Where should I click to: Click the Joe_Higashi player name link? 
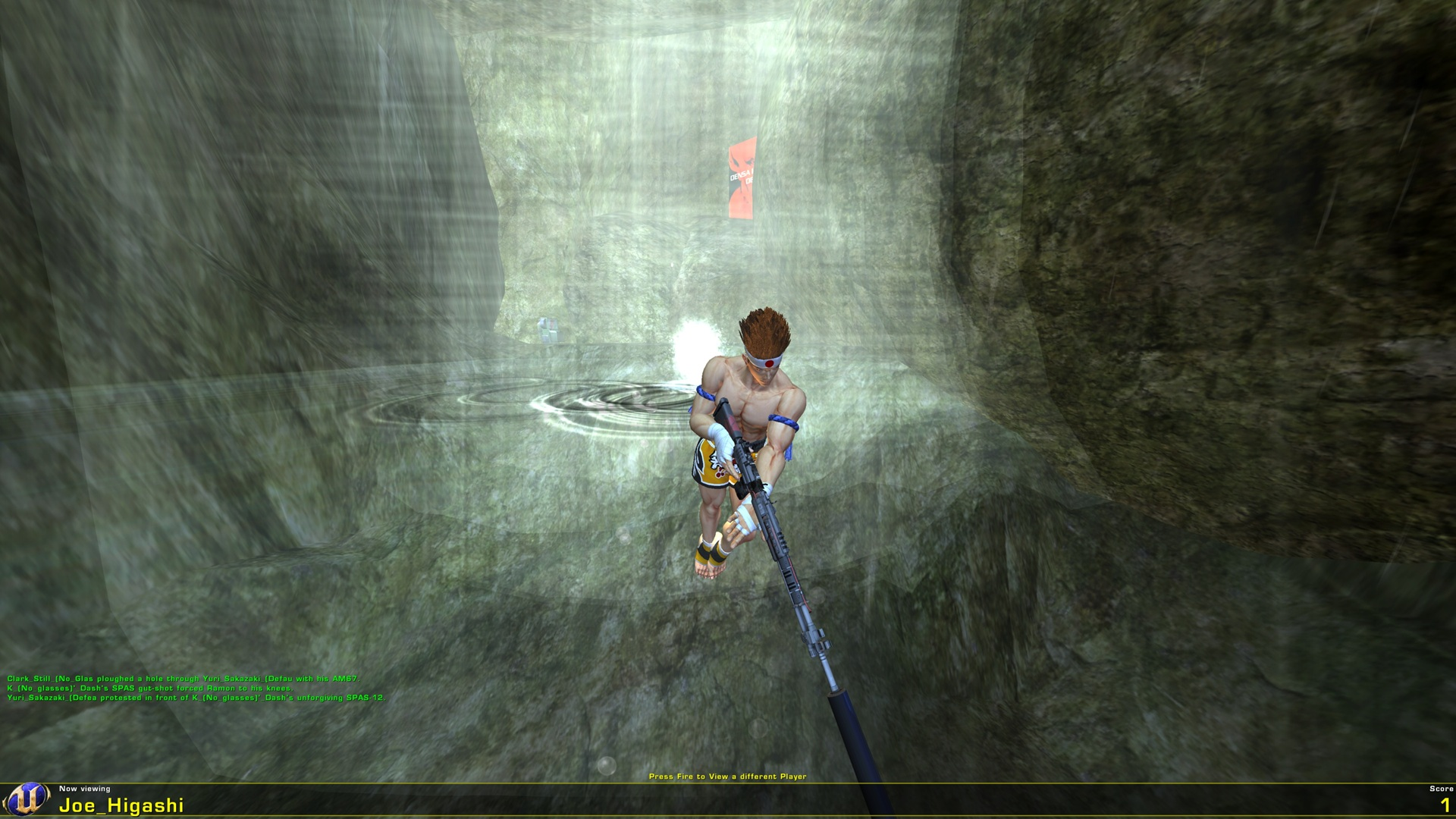pyautogui.click(x=121, y=805)
